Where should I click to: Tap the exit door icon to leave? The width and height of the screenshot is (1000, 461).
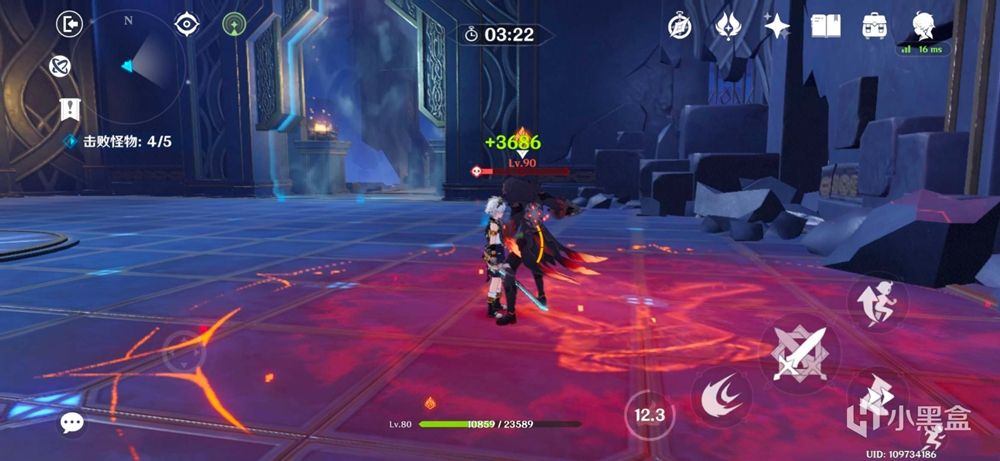point(69,24)
